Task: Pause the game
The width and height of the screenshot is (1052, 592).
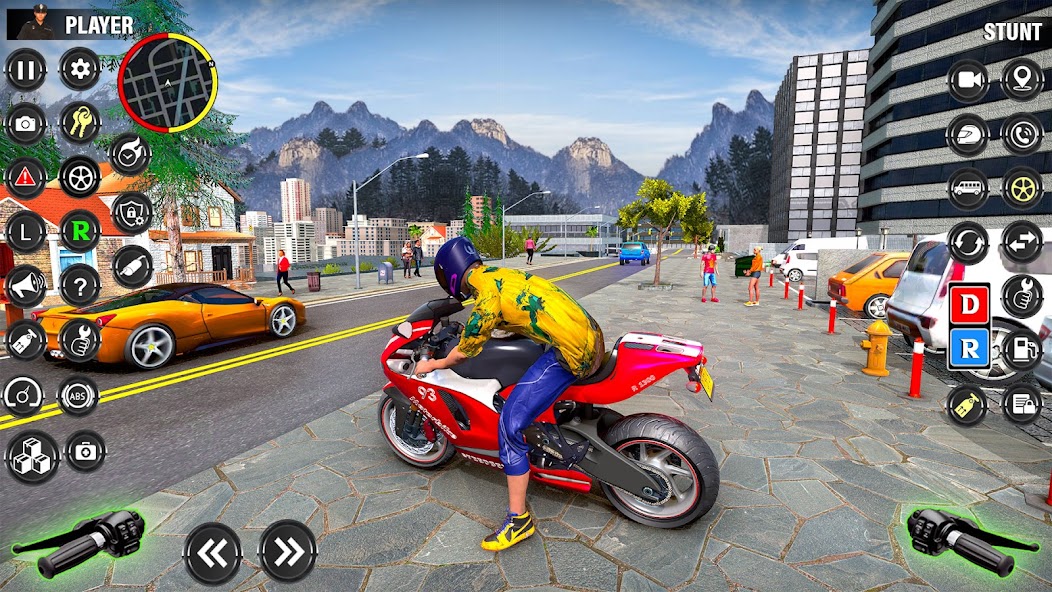Action: pyautogui.click(x=26, y=70)
